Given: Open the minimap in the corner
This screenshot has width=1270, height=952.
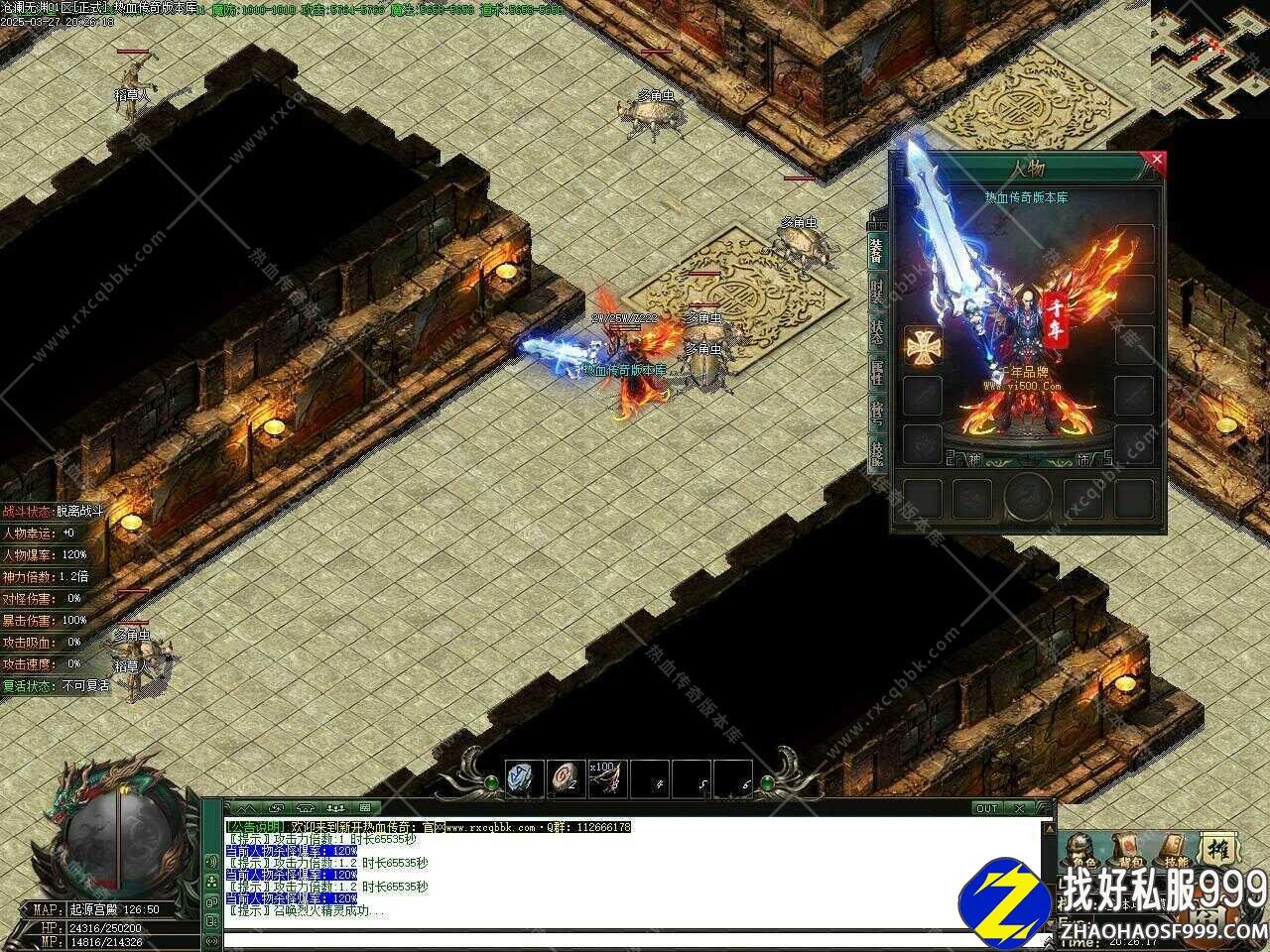Looking at the screenshot, I should 1210,59.
